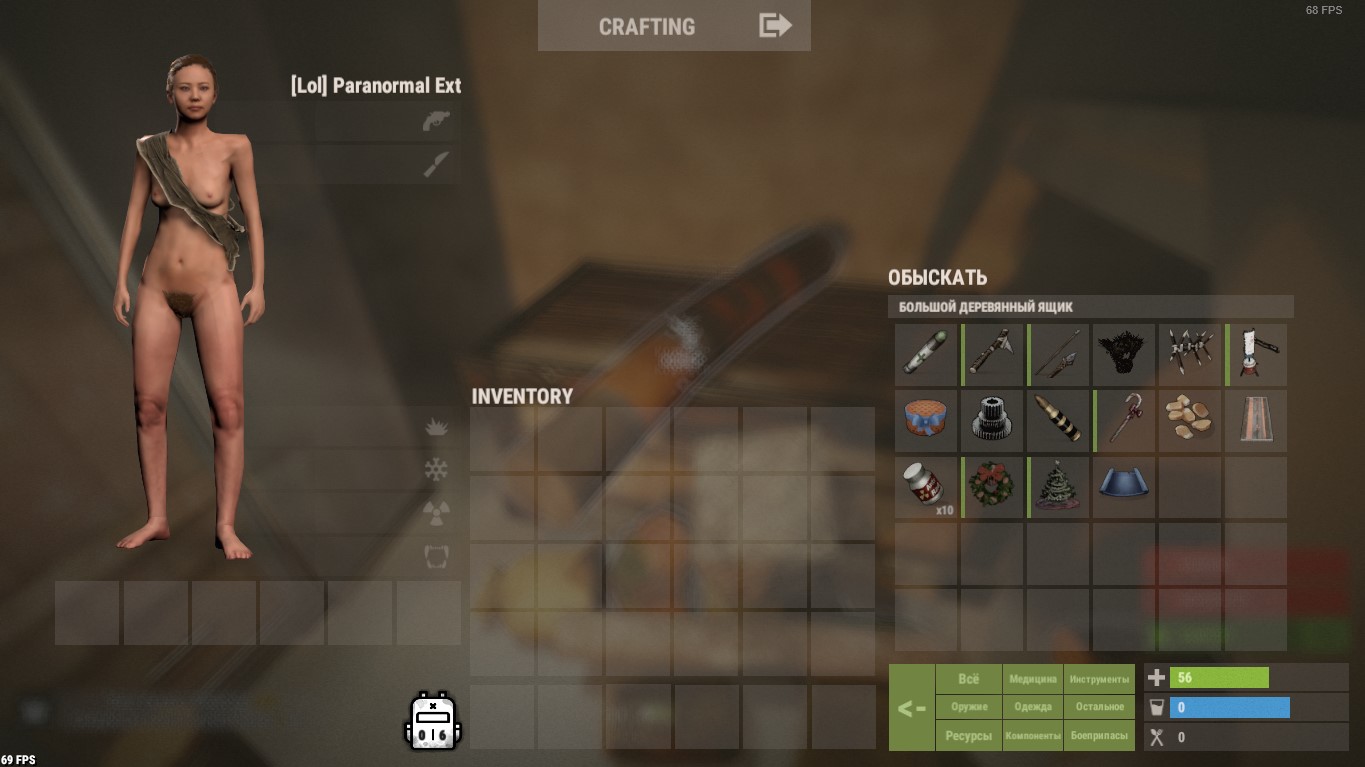The height and width of the screenshot is (767, 1365).
Task: Show only Медицина items
Action: tap(1033, 679)
